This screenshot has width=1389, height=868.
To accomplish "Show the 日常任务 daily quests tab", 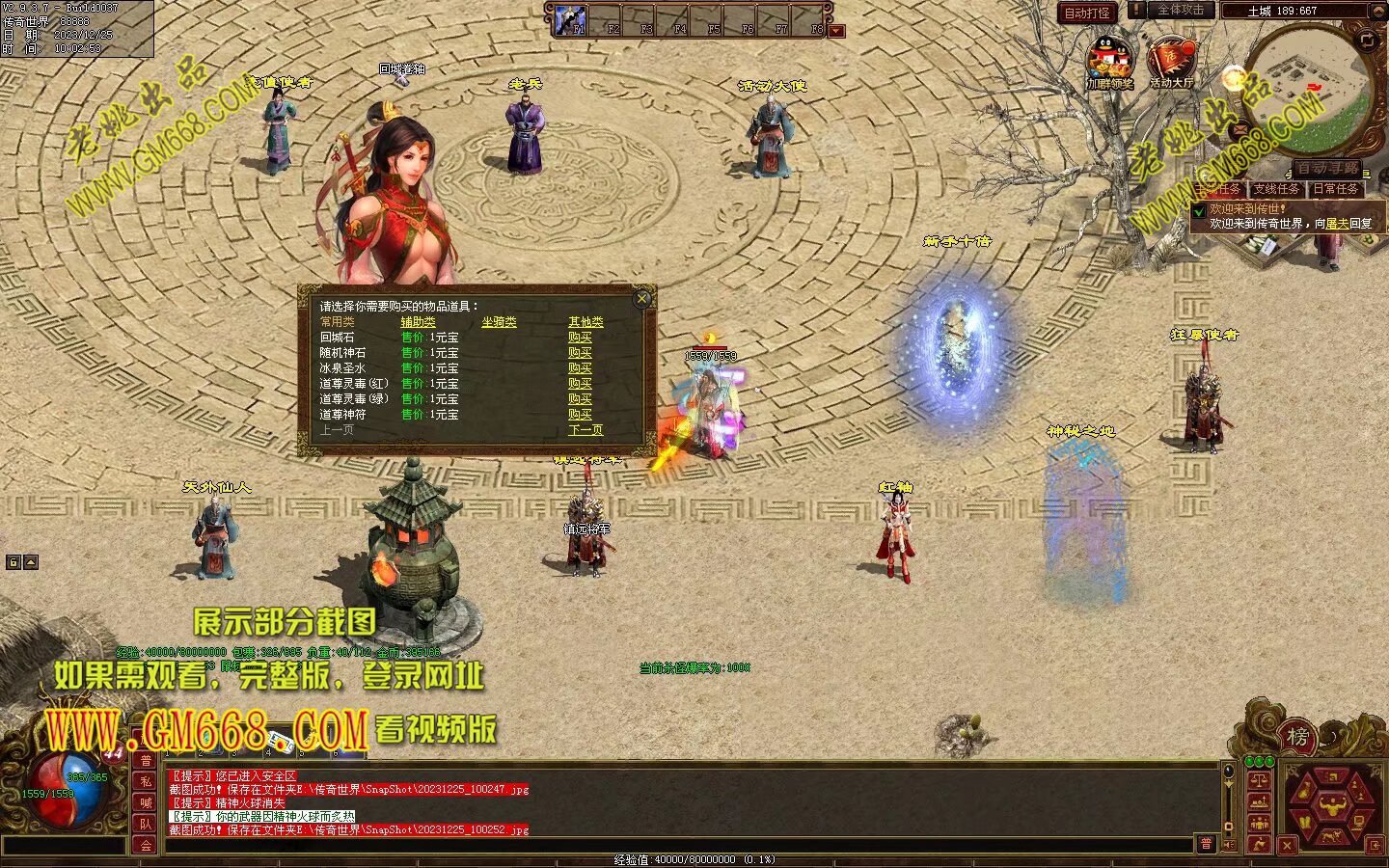I will pyautogui.click(x=1335, y=189).
